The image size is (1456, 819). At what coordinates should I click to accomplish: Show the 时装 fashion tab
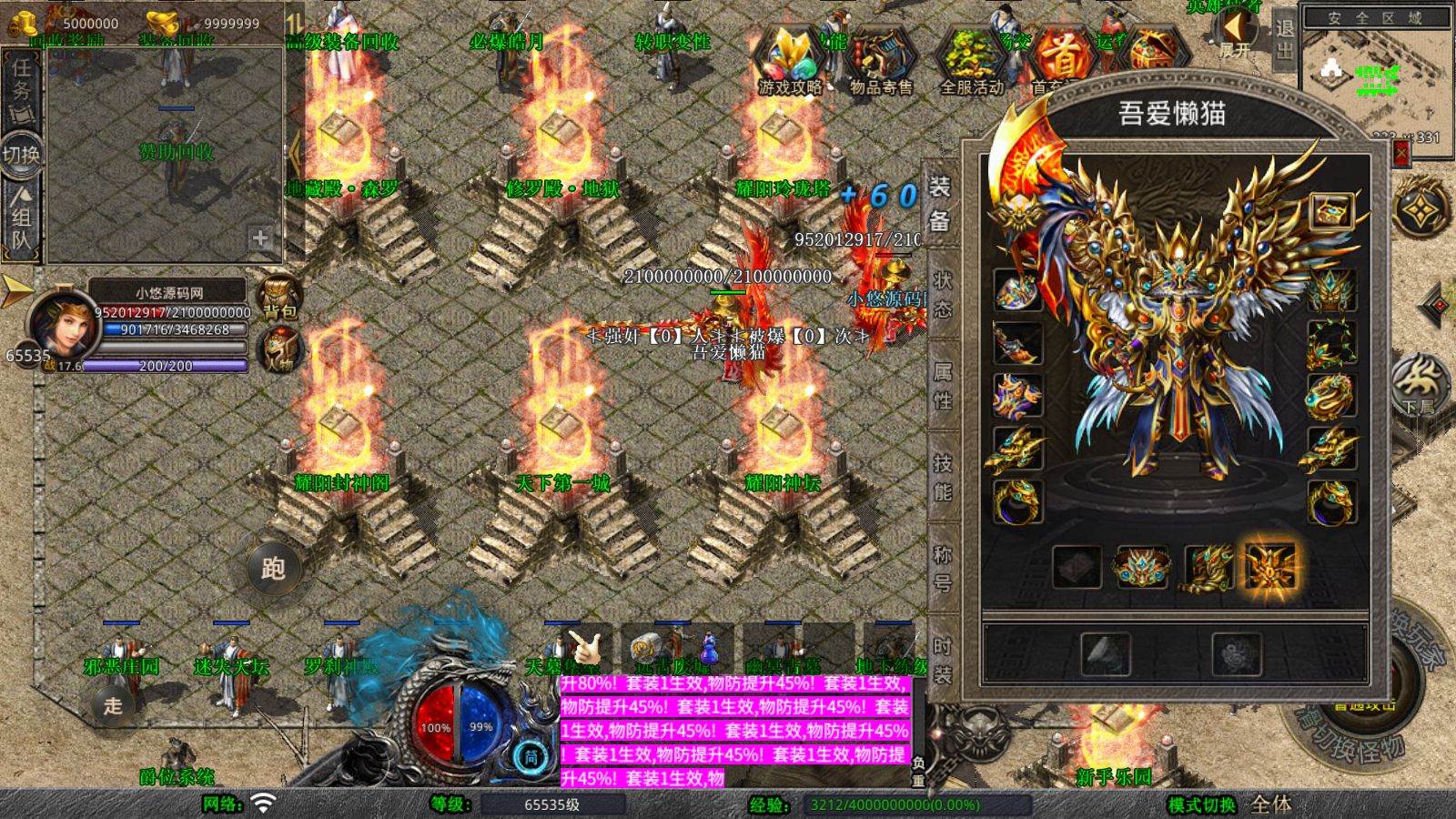(x=942, y=659)
